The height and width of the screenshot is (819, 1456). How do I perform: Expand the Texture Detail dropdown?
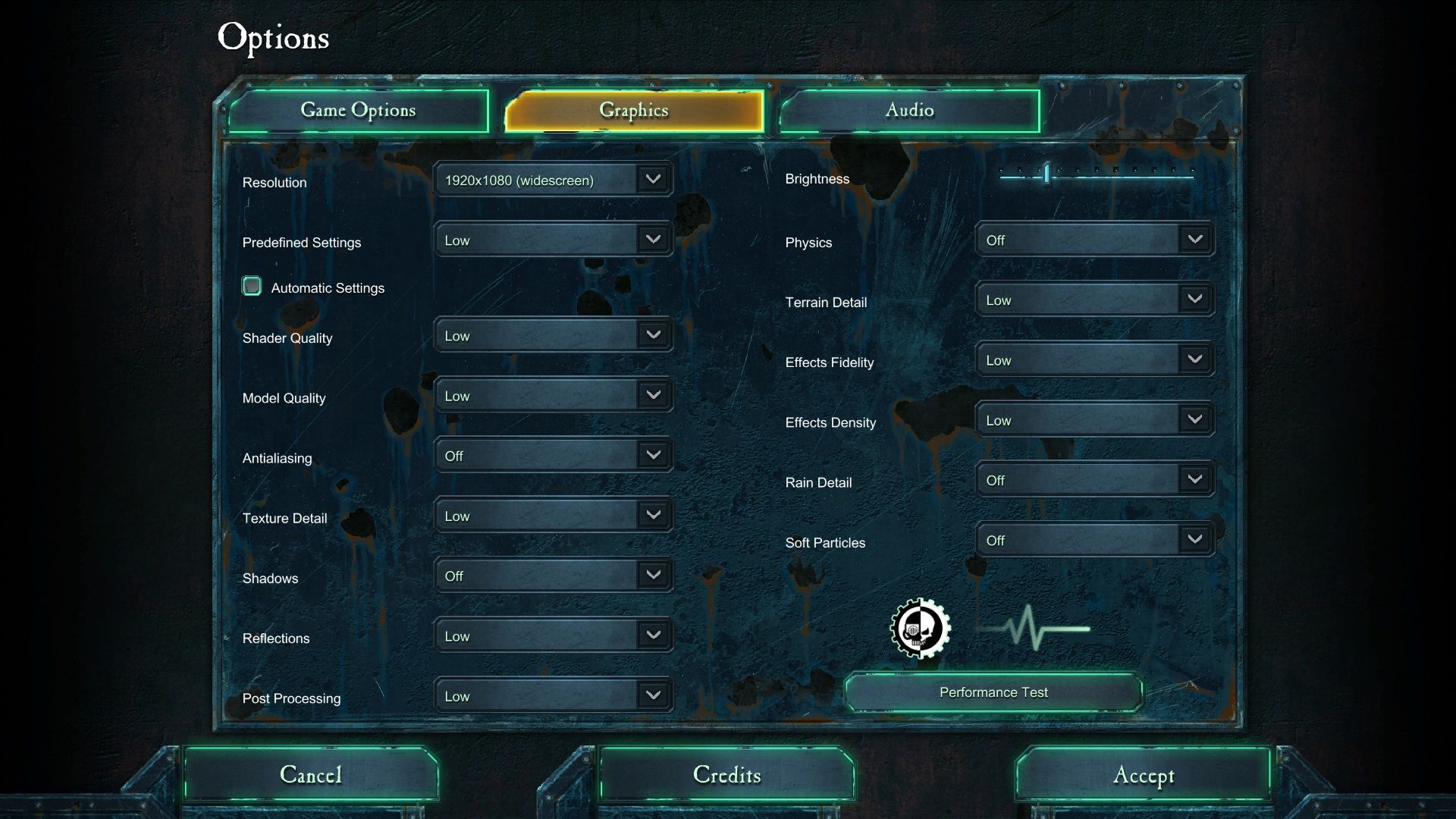pos(553,516)
